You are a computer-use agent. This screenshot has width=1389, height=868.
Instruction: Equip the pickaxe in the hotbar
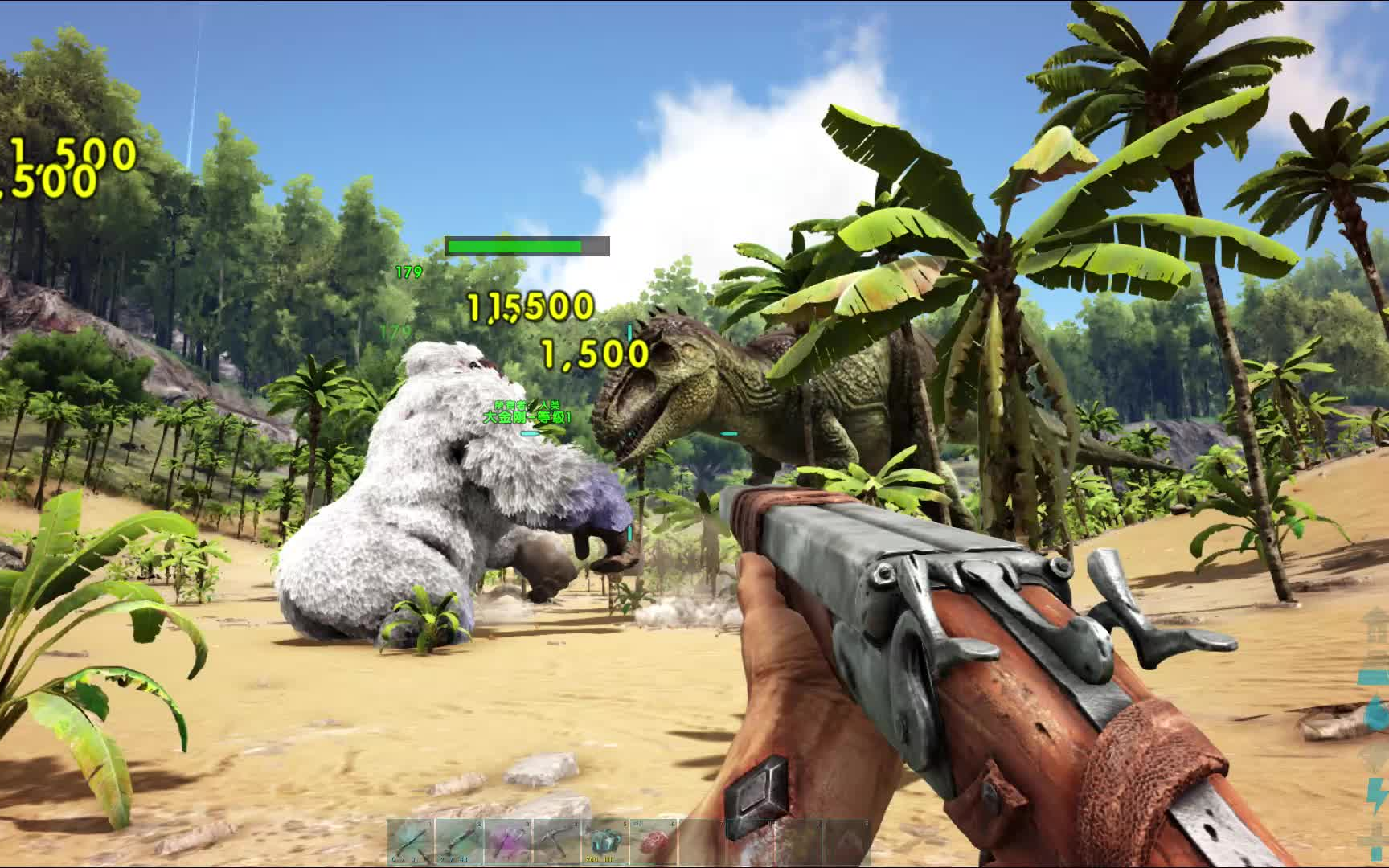click(557, 842)
